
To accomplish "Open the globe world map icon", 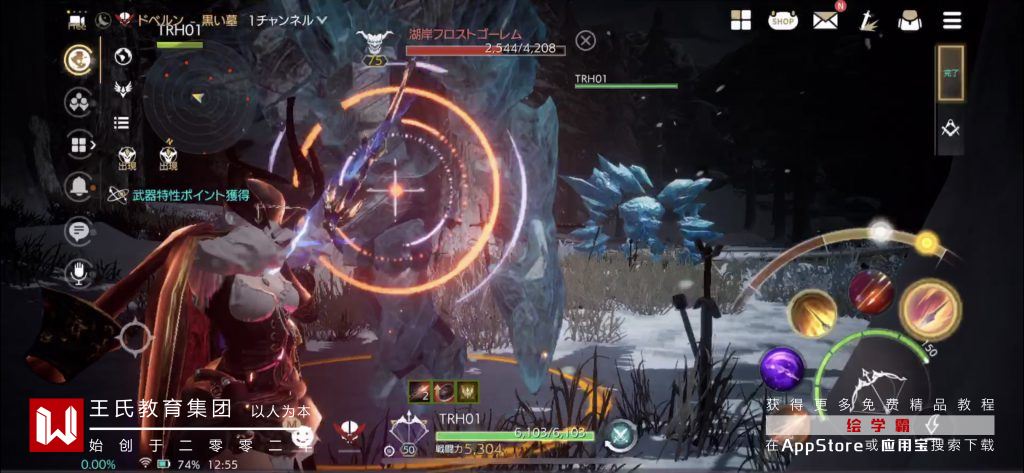I will [124, 57].
